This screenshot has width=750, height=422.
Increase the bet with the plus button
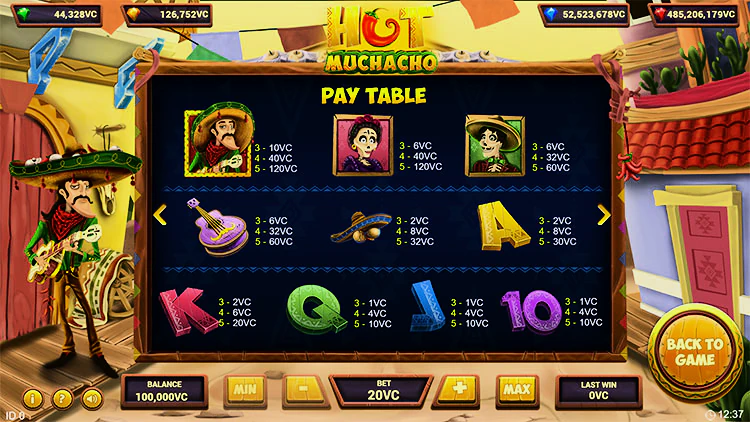point(459,388)
